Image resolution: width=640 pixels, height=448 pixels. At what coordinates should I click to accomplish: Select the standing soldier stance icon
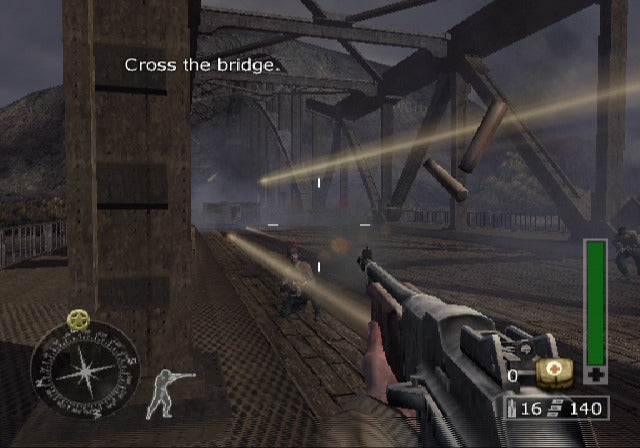(166, 392)
